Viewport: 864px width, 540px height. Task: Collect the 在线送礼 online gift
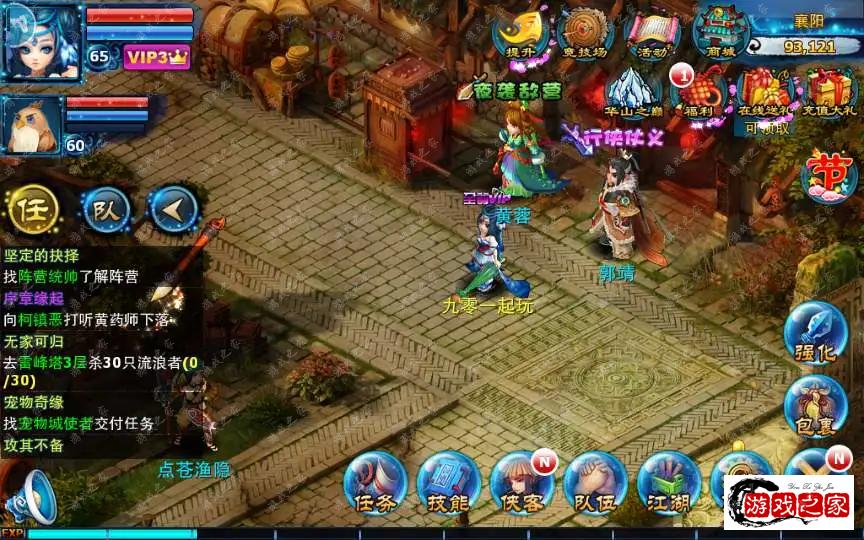click(x=765, y=92)
